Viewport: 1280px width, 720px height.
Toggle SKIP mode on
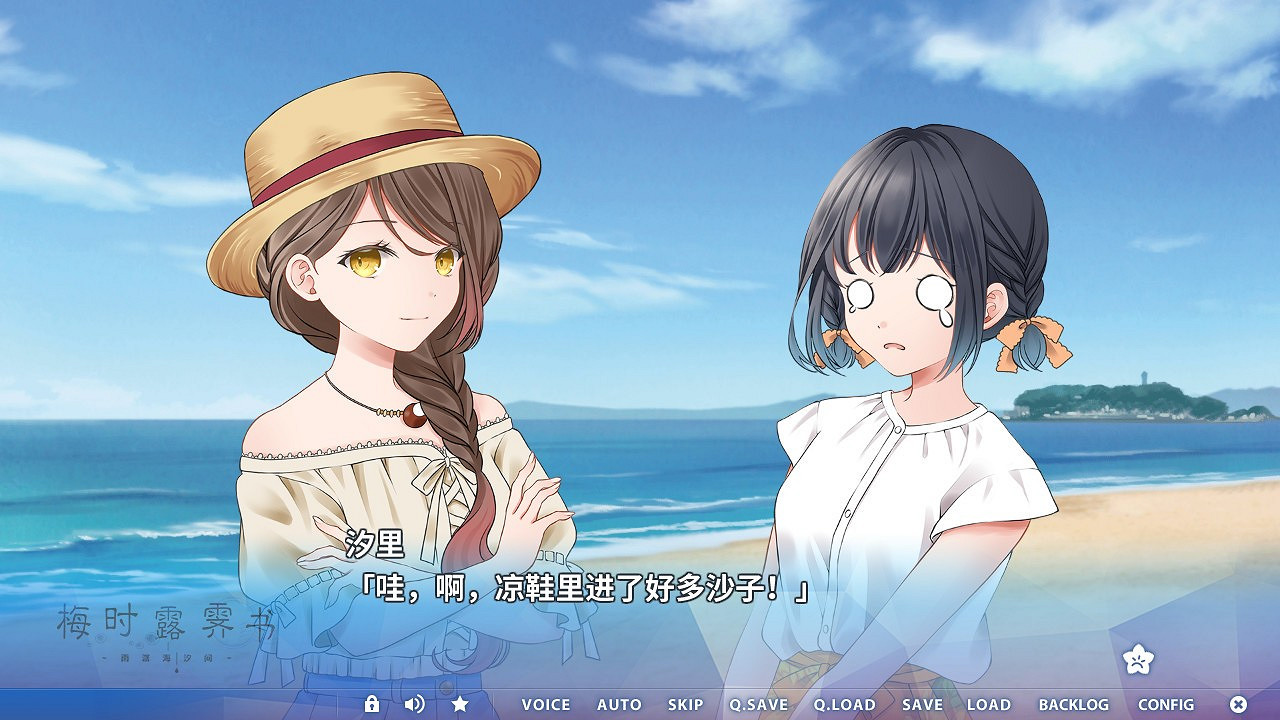pyautogui.click(x=685, y=705)
